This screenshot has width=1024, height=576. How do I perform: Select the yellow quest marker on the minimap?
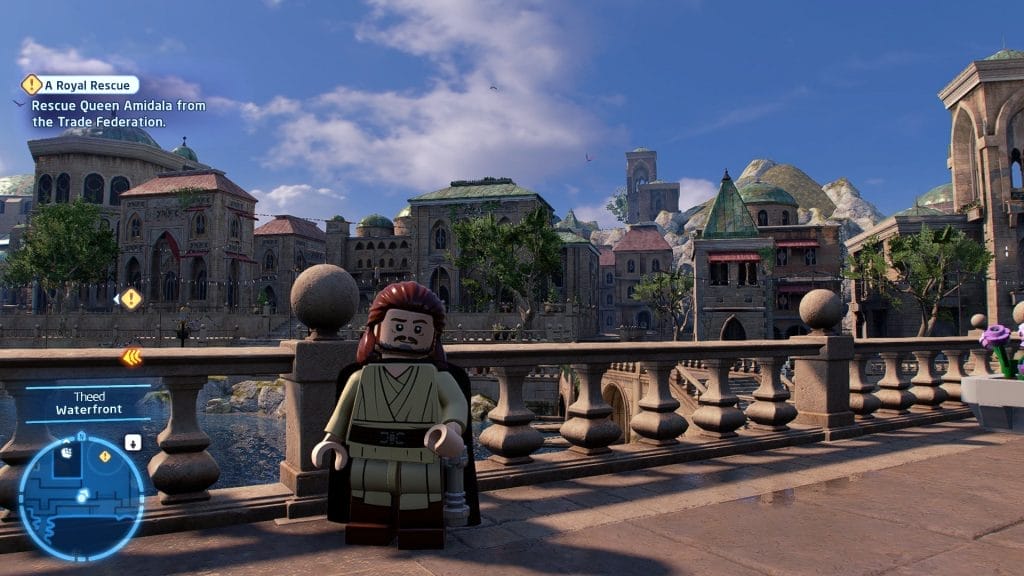[104, 457]
